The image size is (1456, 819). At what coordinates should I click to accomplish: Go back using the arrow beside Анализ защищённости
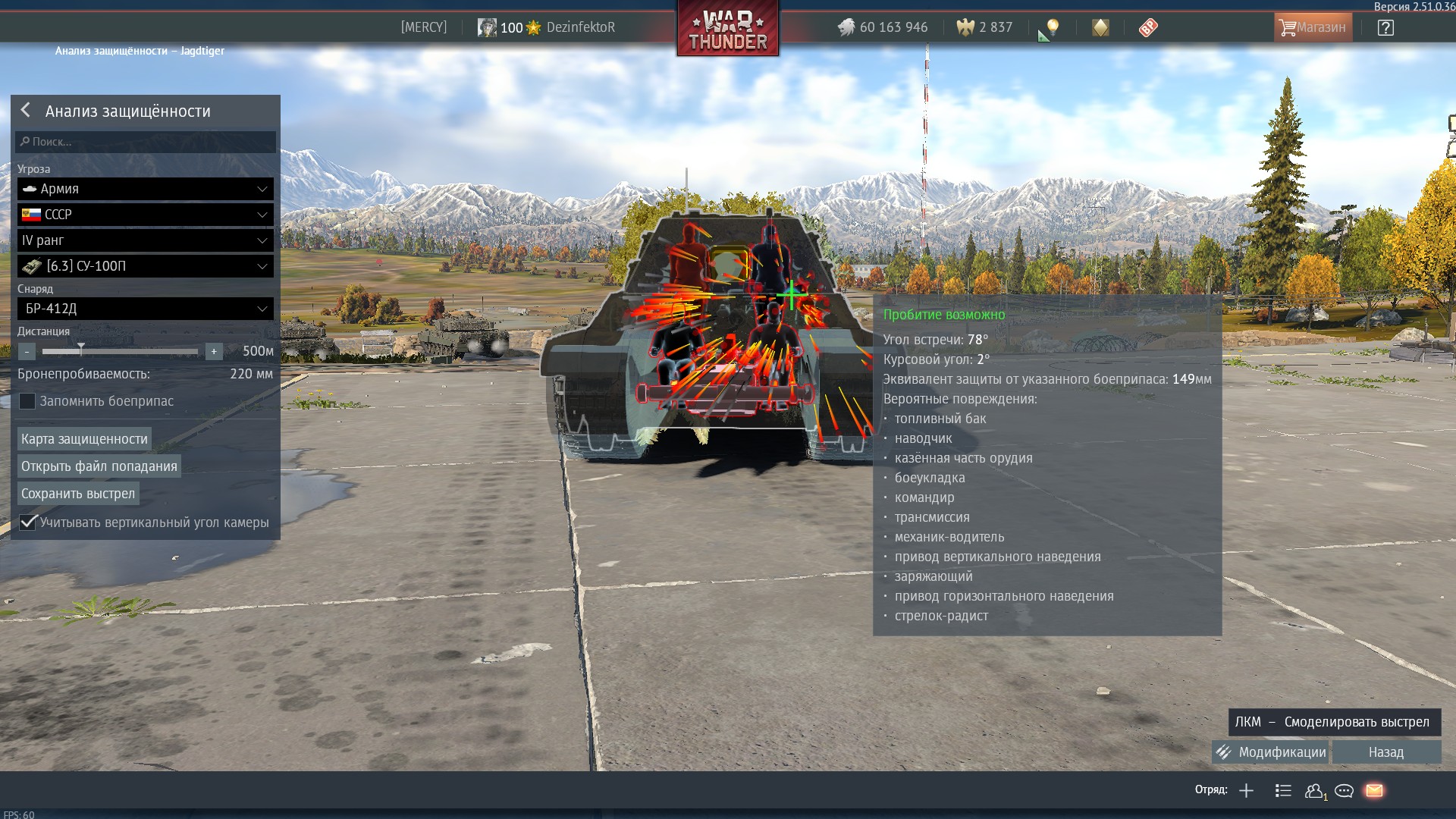[26, 111]
